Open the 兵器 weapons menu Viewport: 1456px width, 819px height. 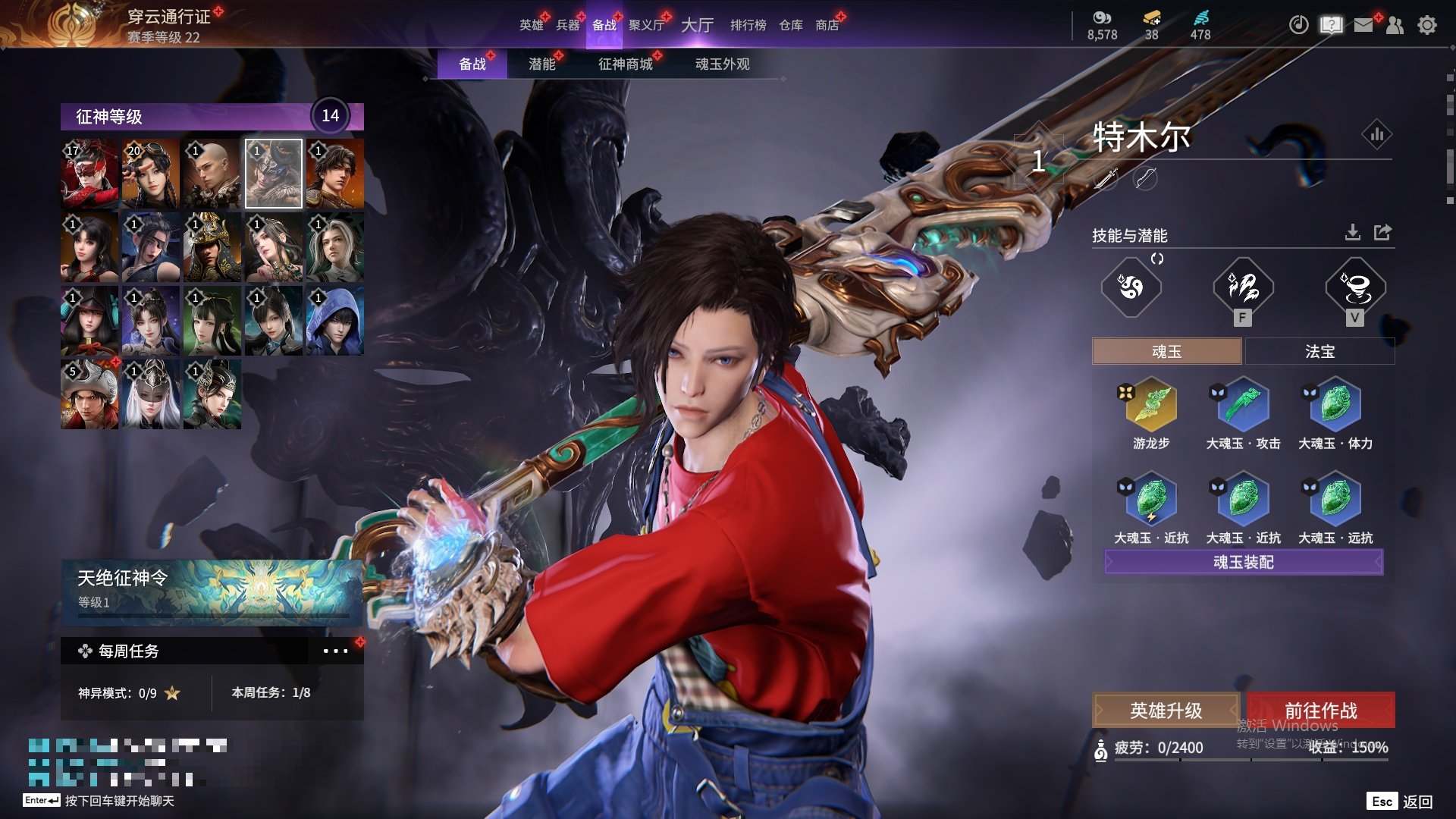pos(567,25)
